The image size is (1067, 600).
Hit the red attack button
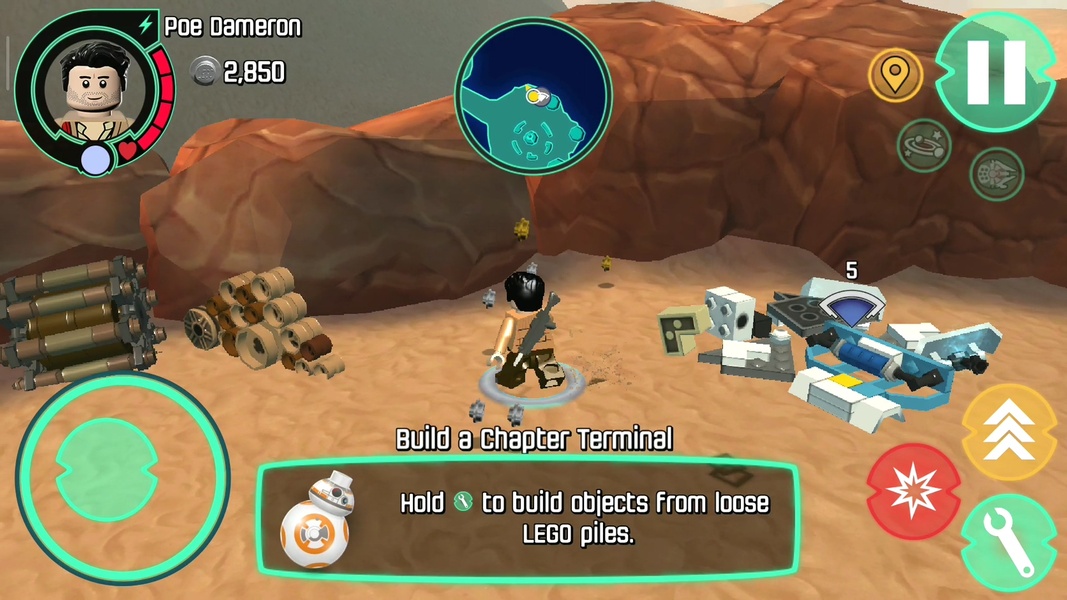point(913,491)
